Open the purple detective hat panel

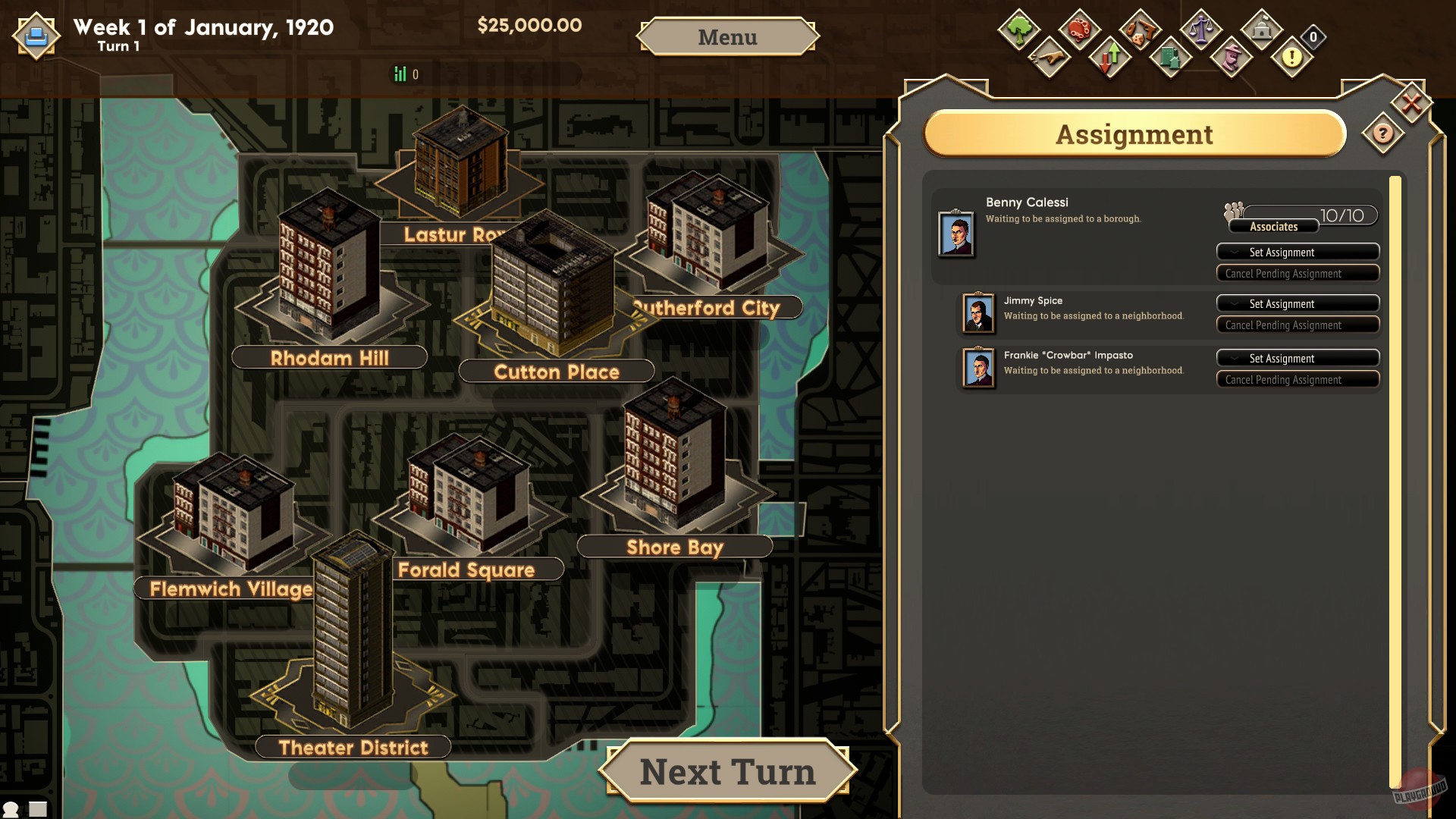1232,58
